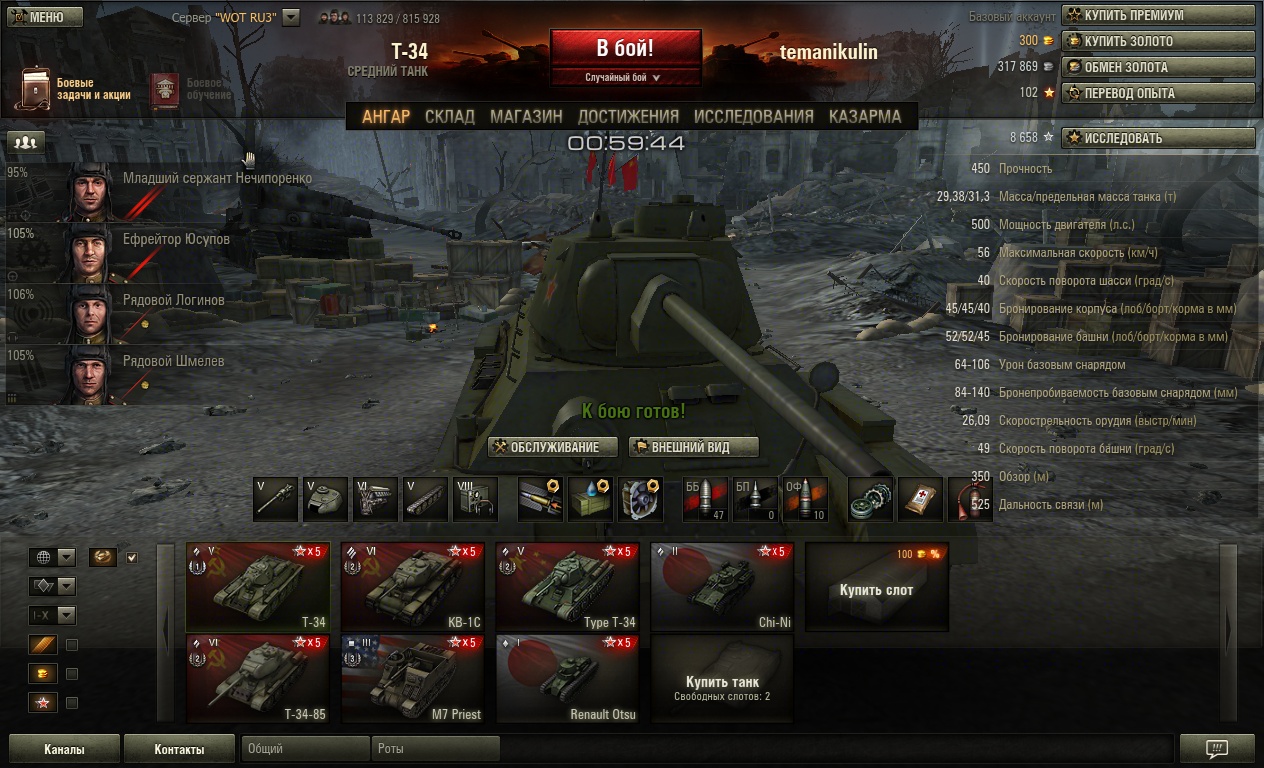Open the Магазин tab
1264x768 pixels.
526,116
